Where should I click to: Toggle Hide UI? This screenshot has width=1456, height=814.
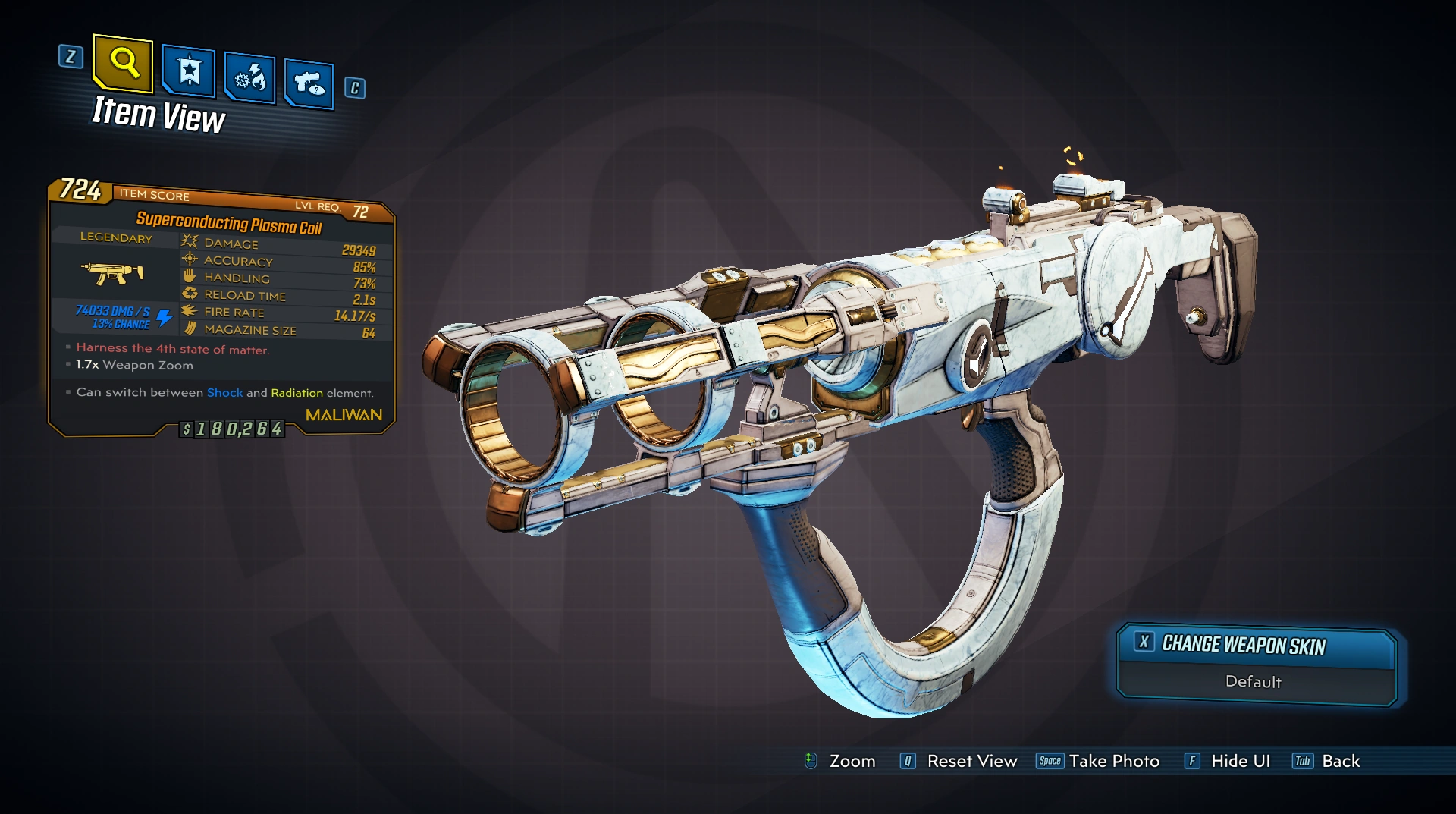pyautogui.click(x=1240, y=761)
